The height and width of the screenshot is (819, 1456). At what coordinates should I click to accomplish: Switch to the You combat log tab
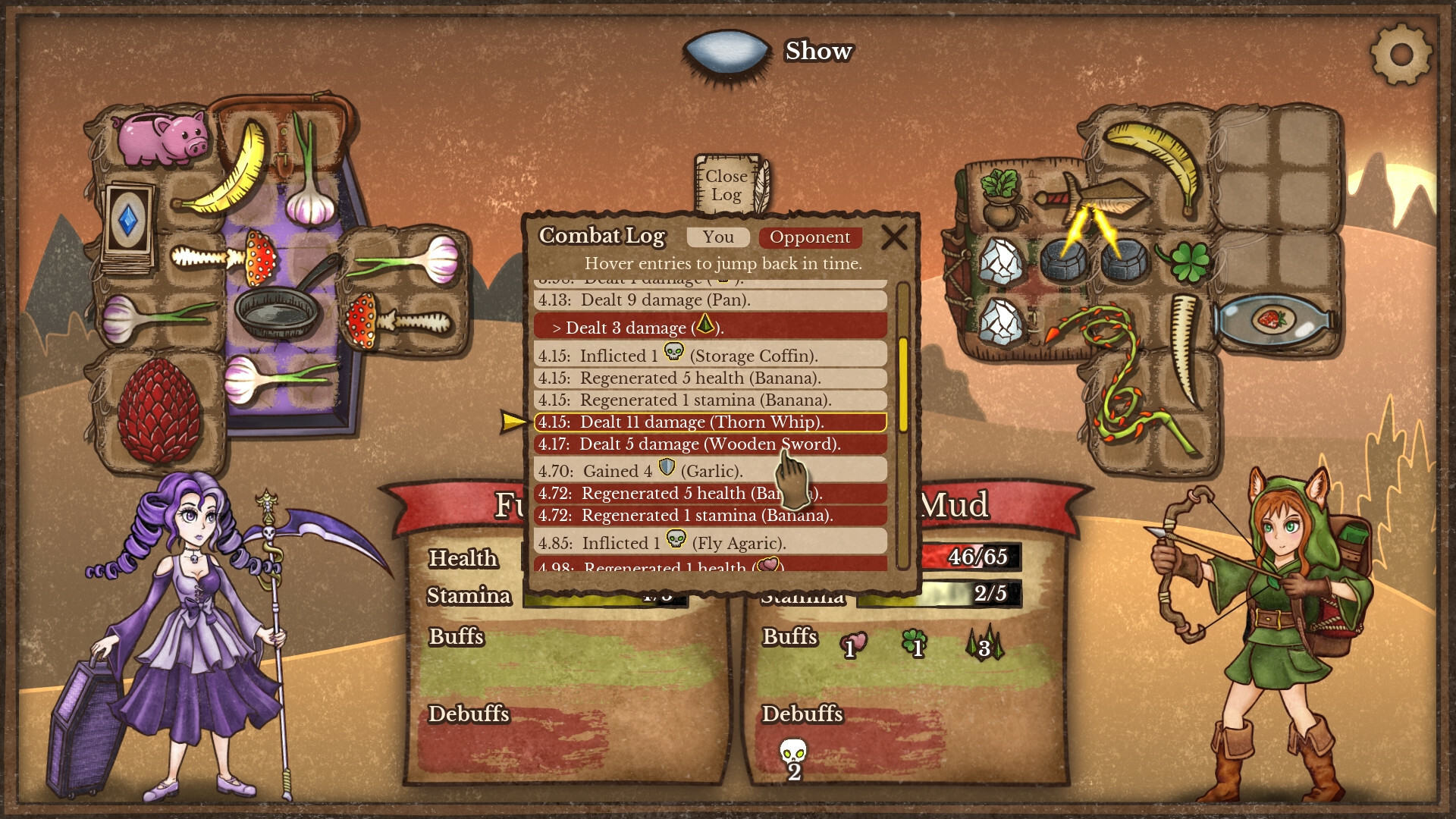(x=717, y=237)
